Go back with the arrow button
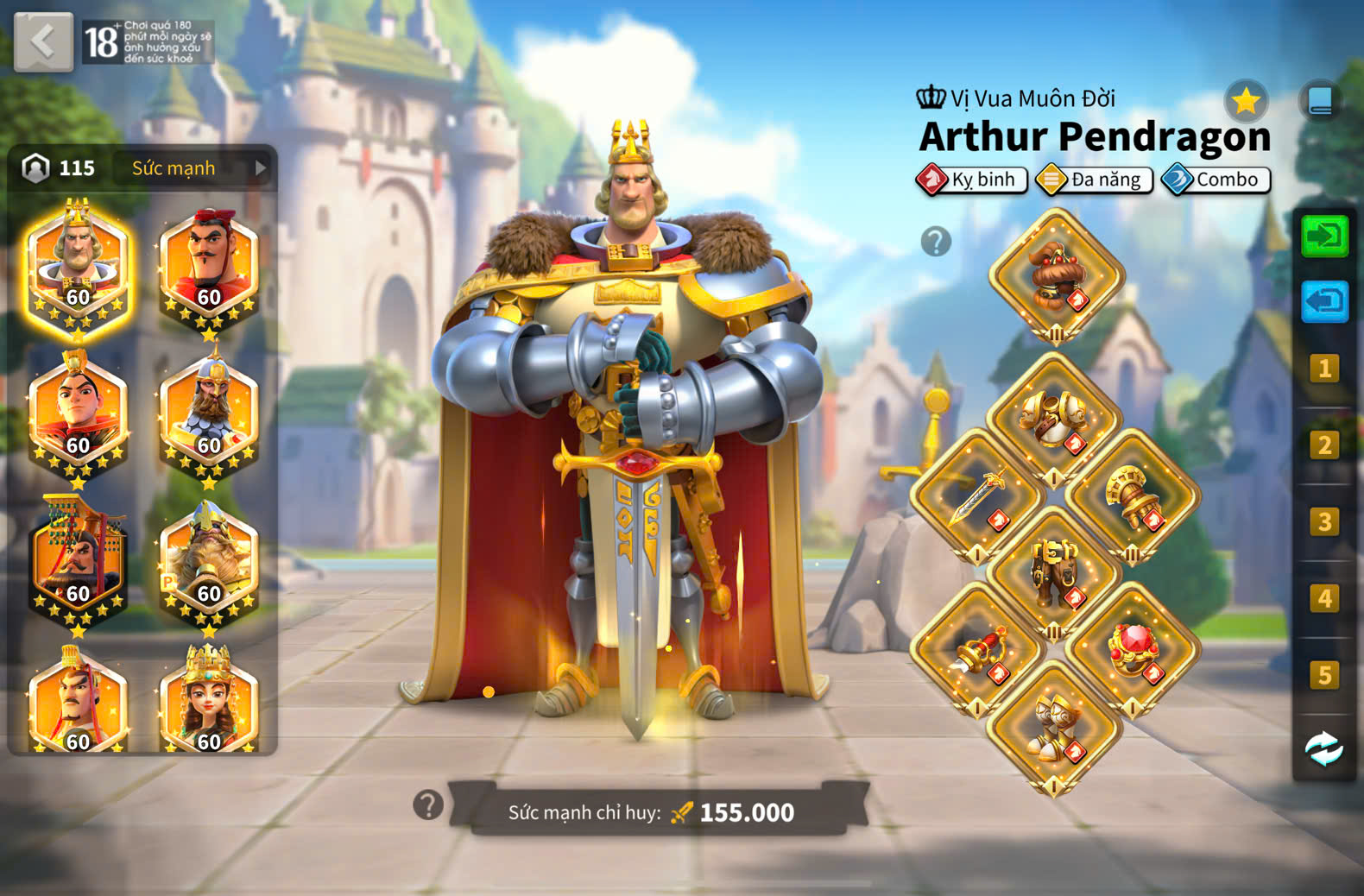The height and width of the screenshot is (896, 1364). click(x=43, y=41)
